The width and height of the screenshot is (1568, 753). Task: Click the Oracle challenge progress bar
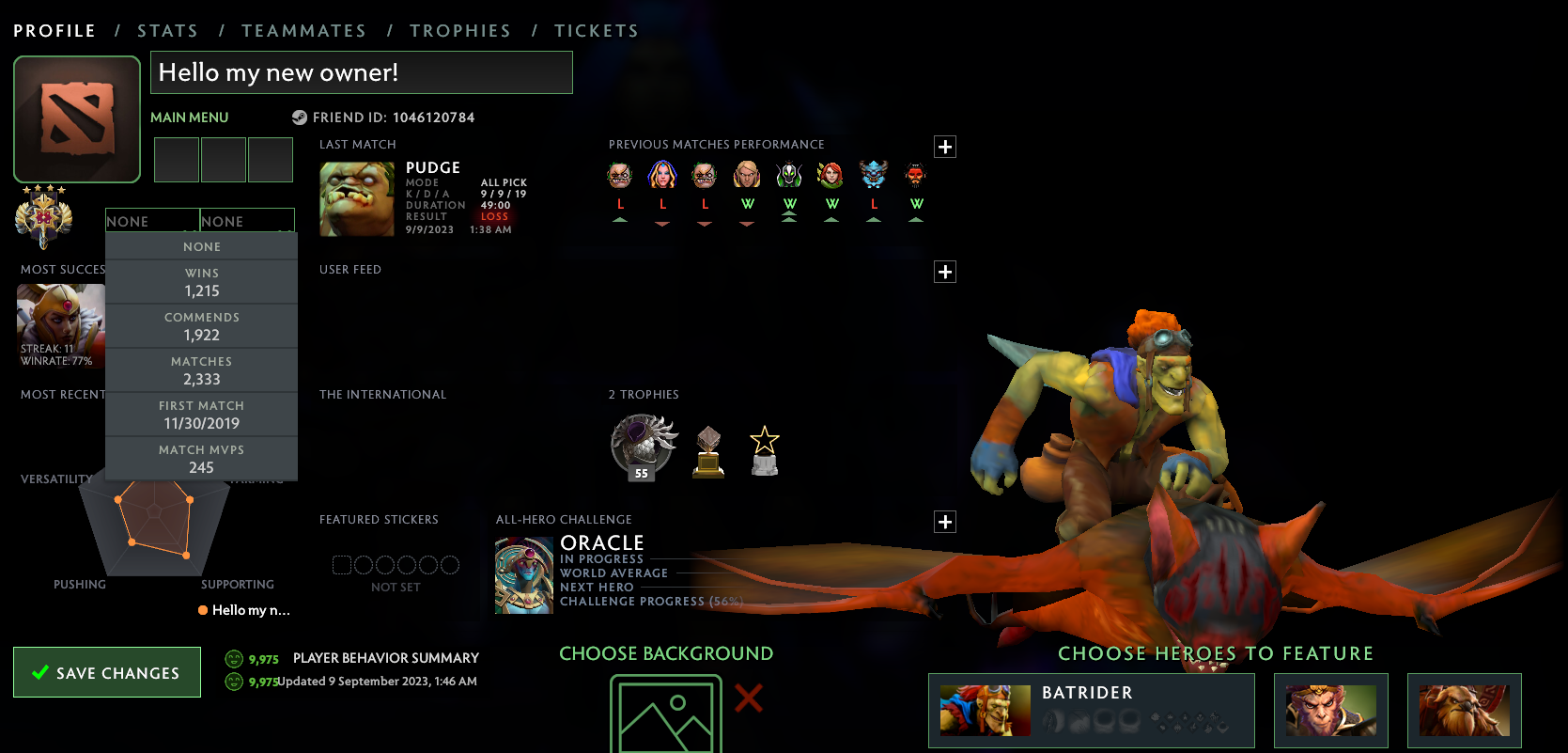(x=658, y=601)
